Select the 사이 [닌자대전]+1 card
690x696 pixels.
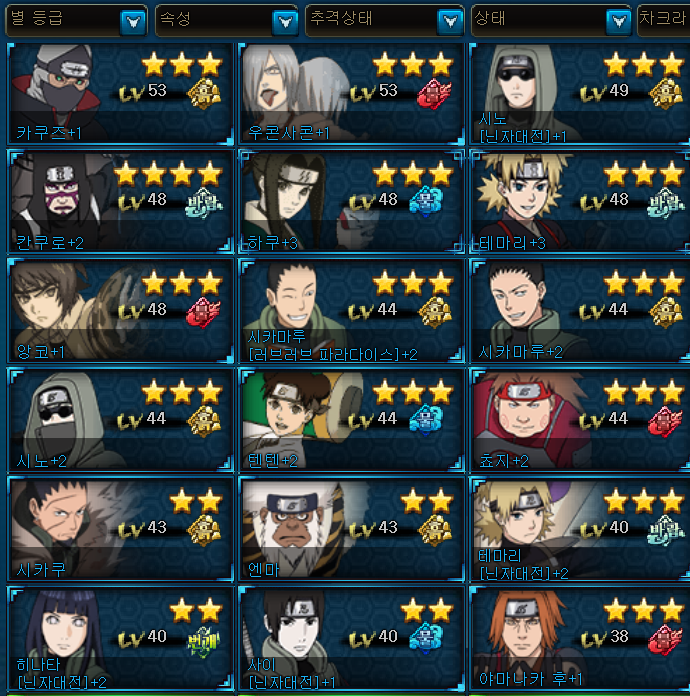[x=350, y=639]
